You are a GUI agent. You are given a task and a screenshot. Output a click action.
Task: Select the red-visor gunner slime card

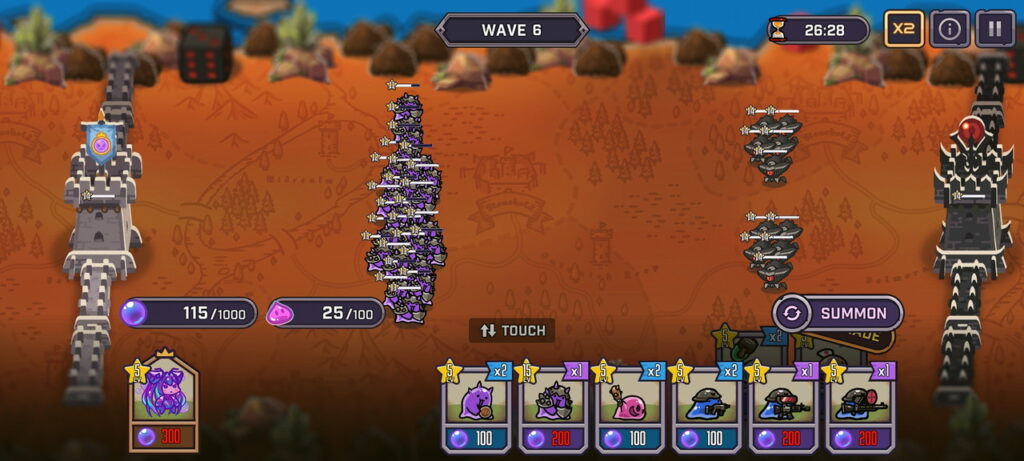(x=785, y=406)
